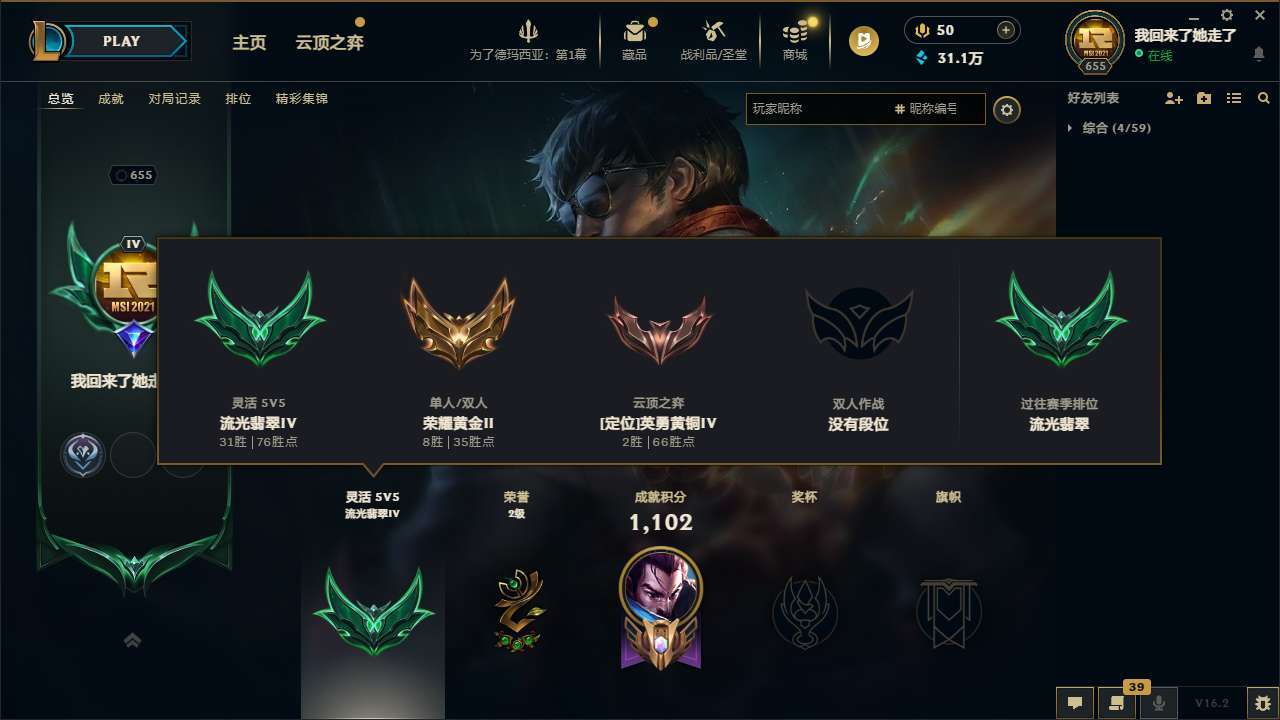Mute the voice microphone at bottom right

1159,703
